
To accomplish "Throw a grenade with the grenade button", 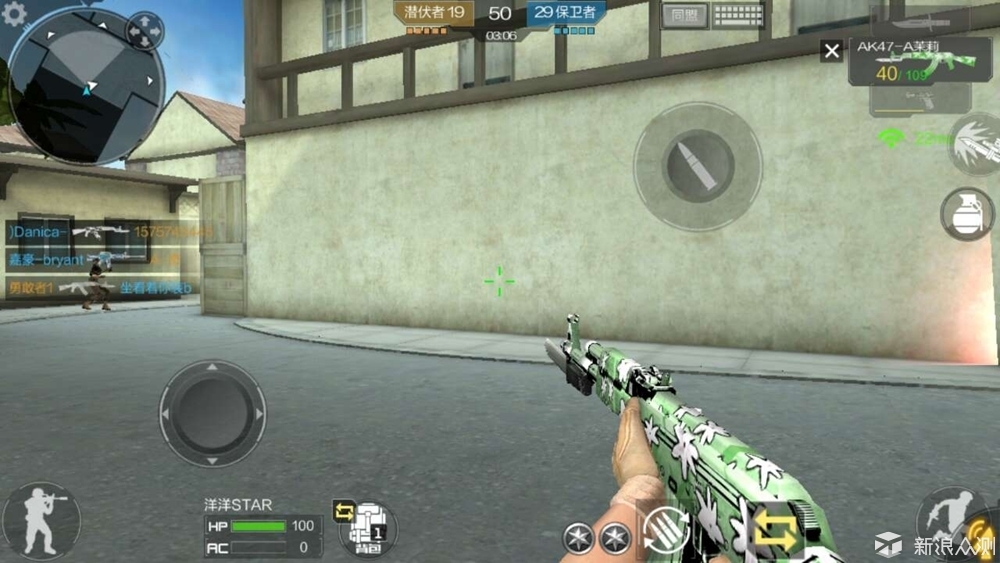I will (967, 214).
